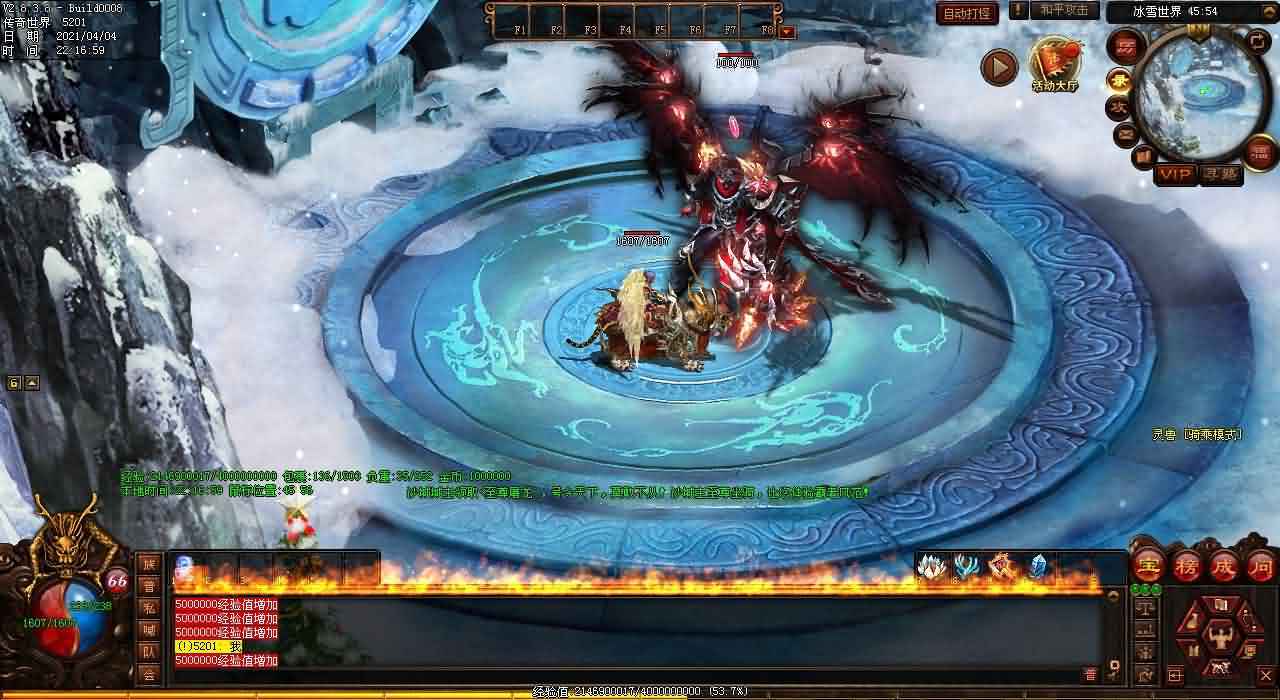1280x700 pixels.
Task: Open the mail envelope icon
Action: point(1126,132)
